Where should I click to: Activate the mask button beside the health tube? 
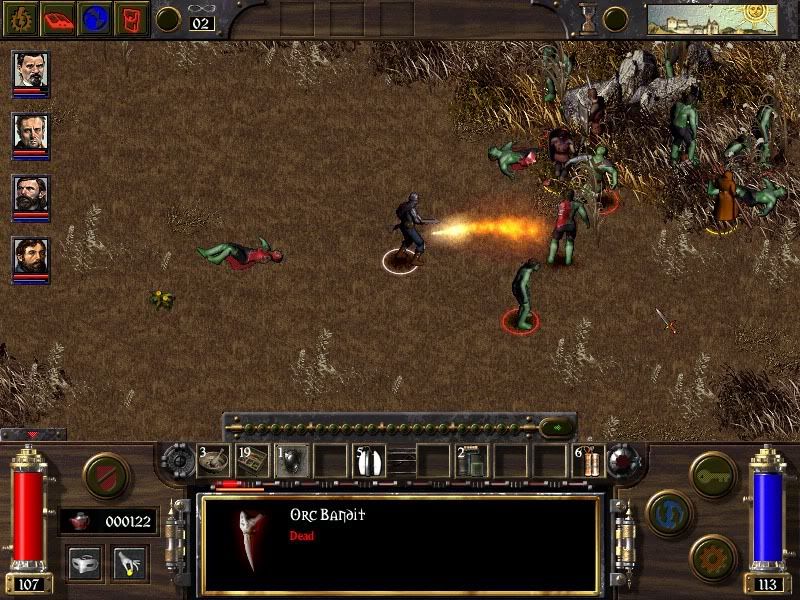(x=86, y=562)
